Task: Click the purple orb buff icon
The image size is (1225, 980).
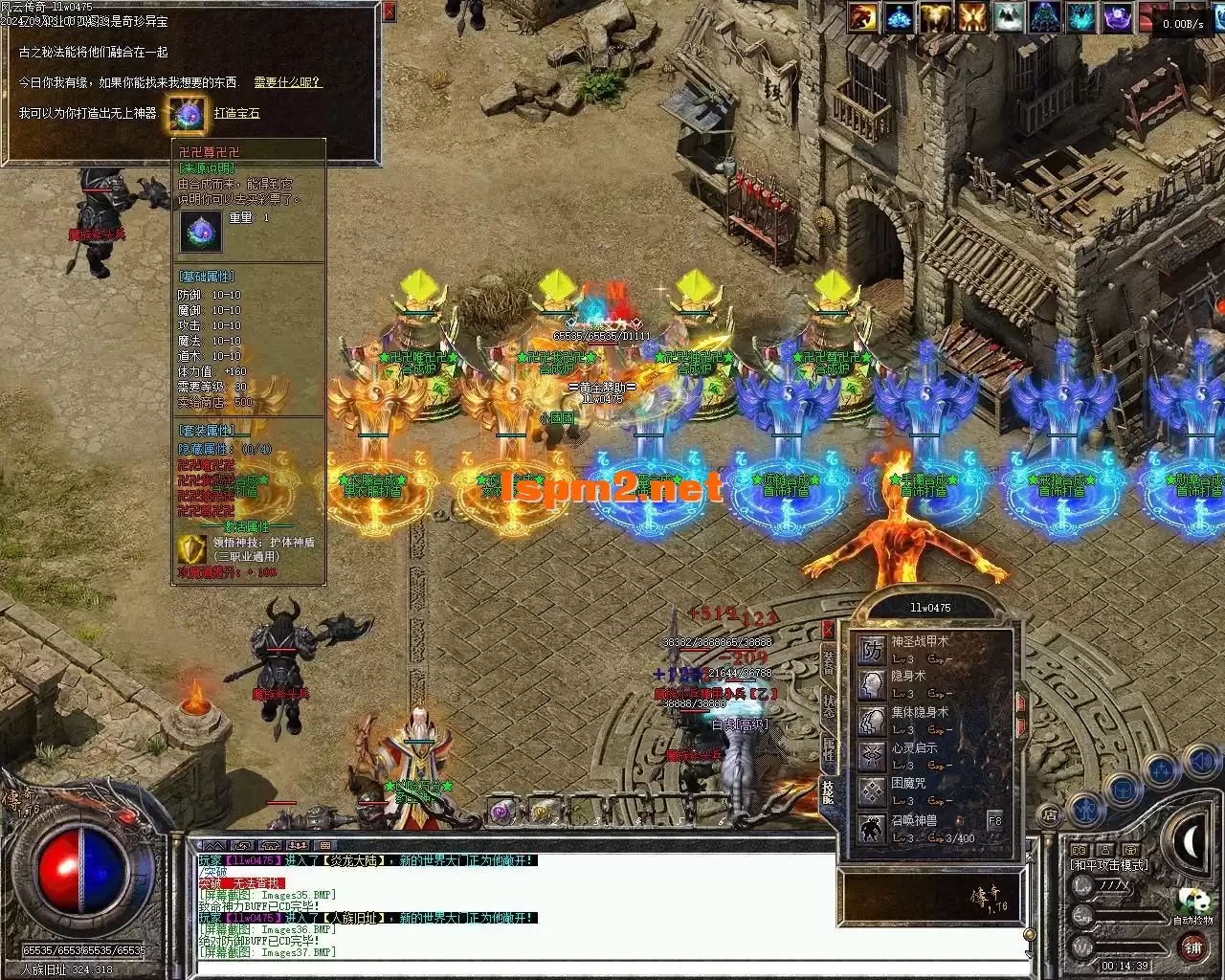Action: (1118, 17)
